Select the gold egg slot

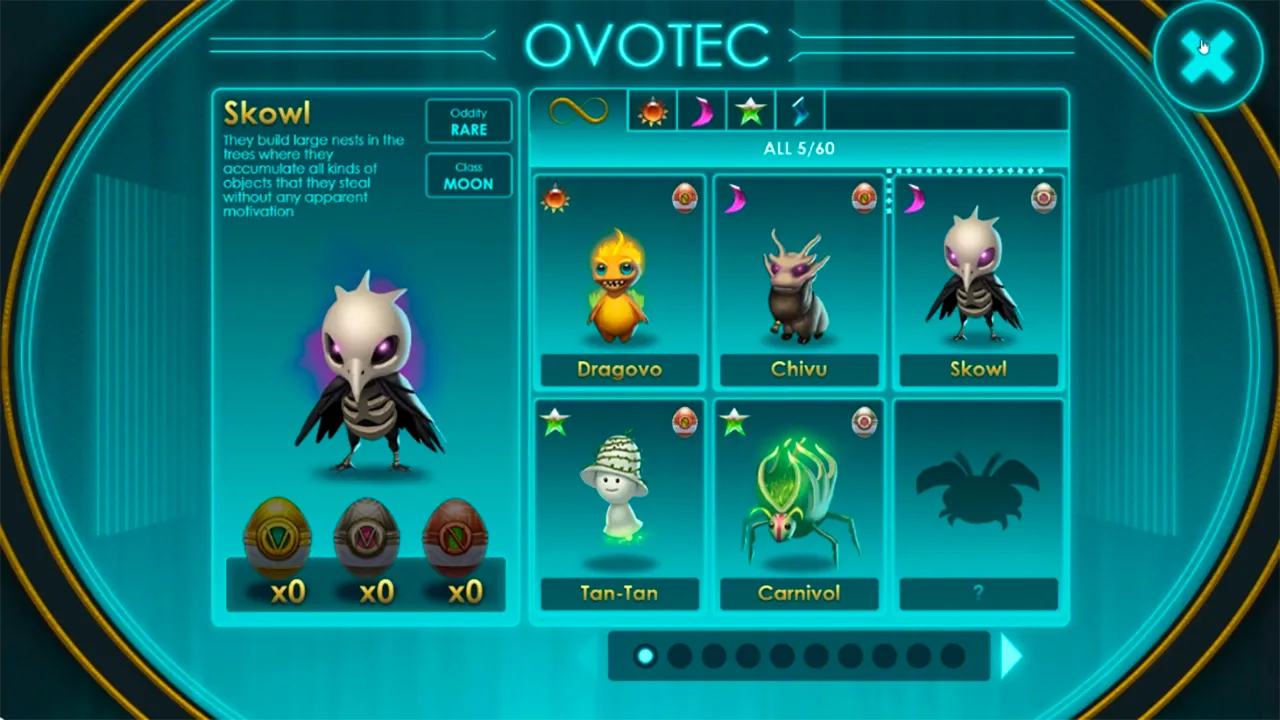coord(278,540)
